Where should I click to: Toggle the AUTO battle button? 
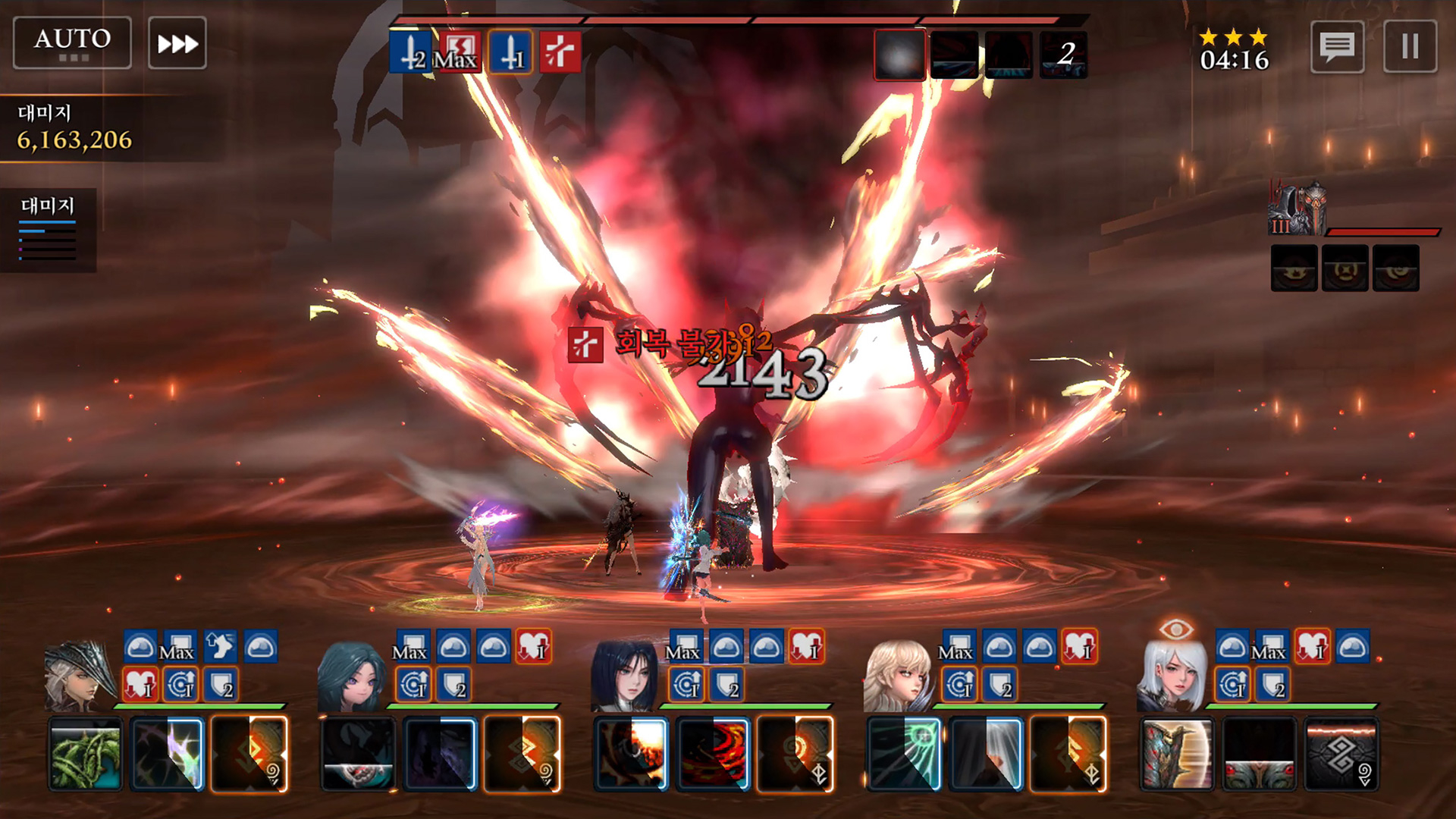72,42
